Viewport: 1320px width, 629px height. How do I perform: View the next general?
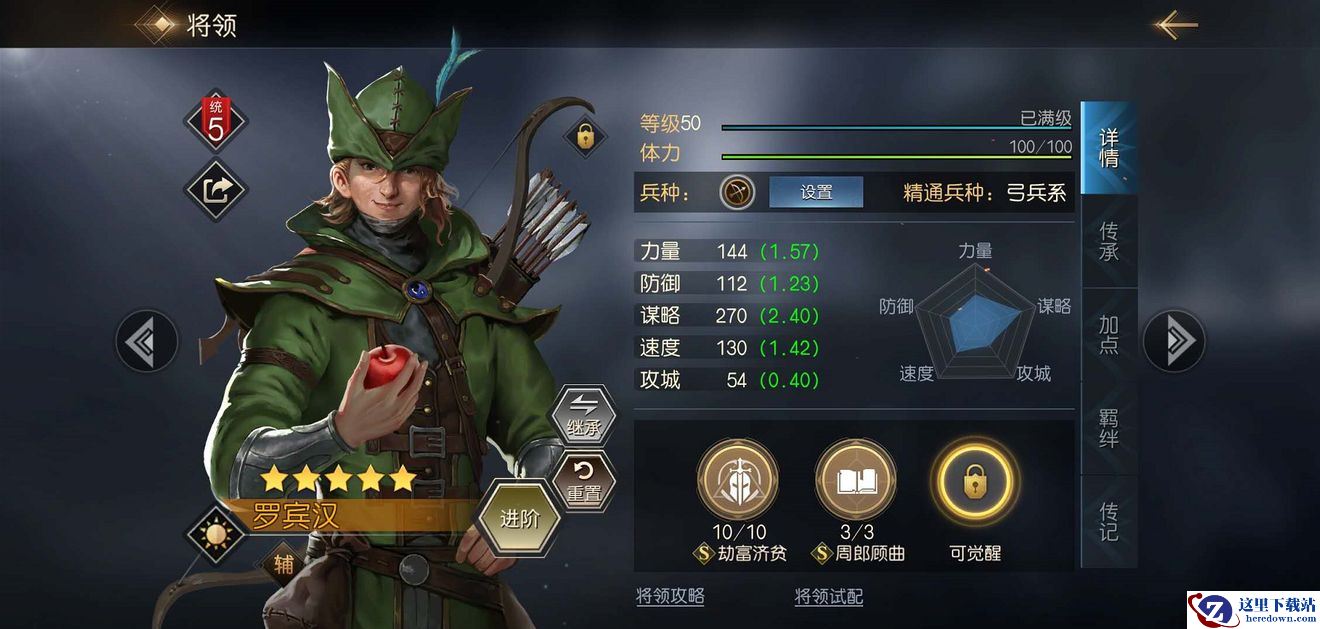[1174, 341]
